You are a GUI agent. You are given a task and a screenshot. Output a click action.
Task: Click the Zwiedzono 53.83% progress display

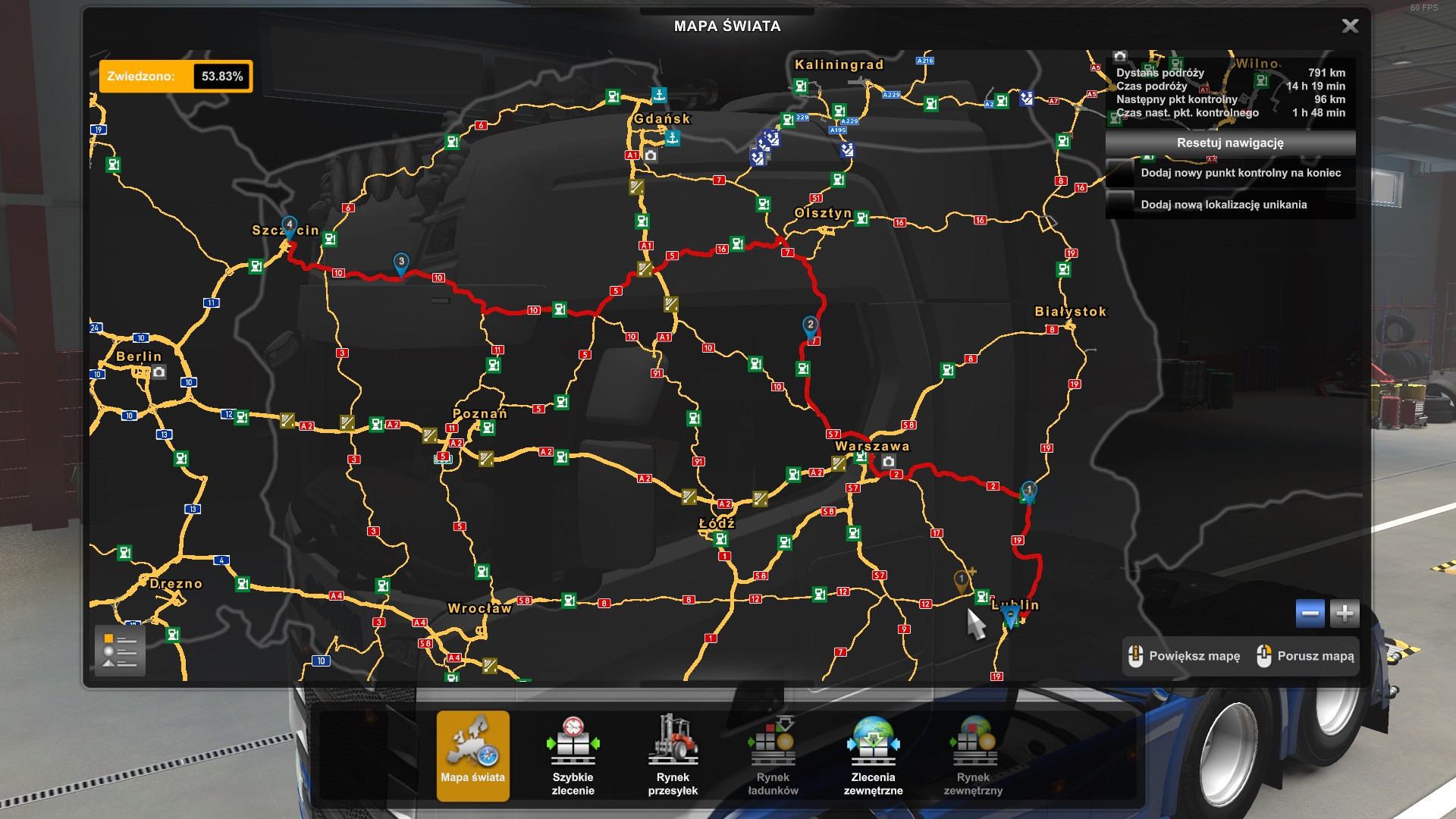coord(173,76)
